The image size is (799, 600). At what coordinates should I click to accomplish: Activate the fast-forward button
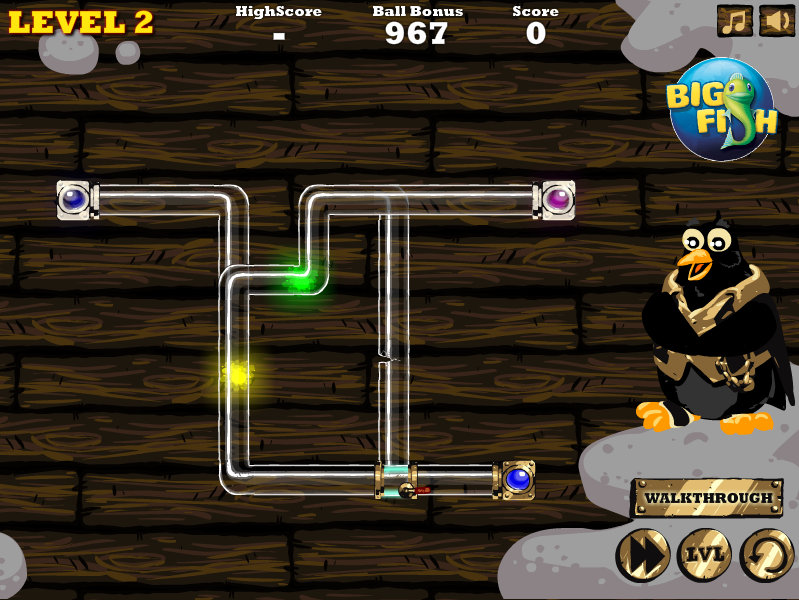[642, 555]
